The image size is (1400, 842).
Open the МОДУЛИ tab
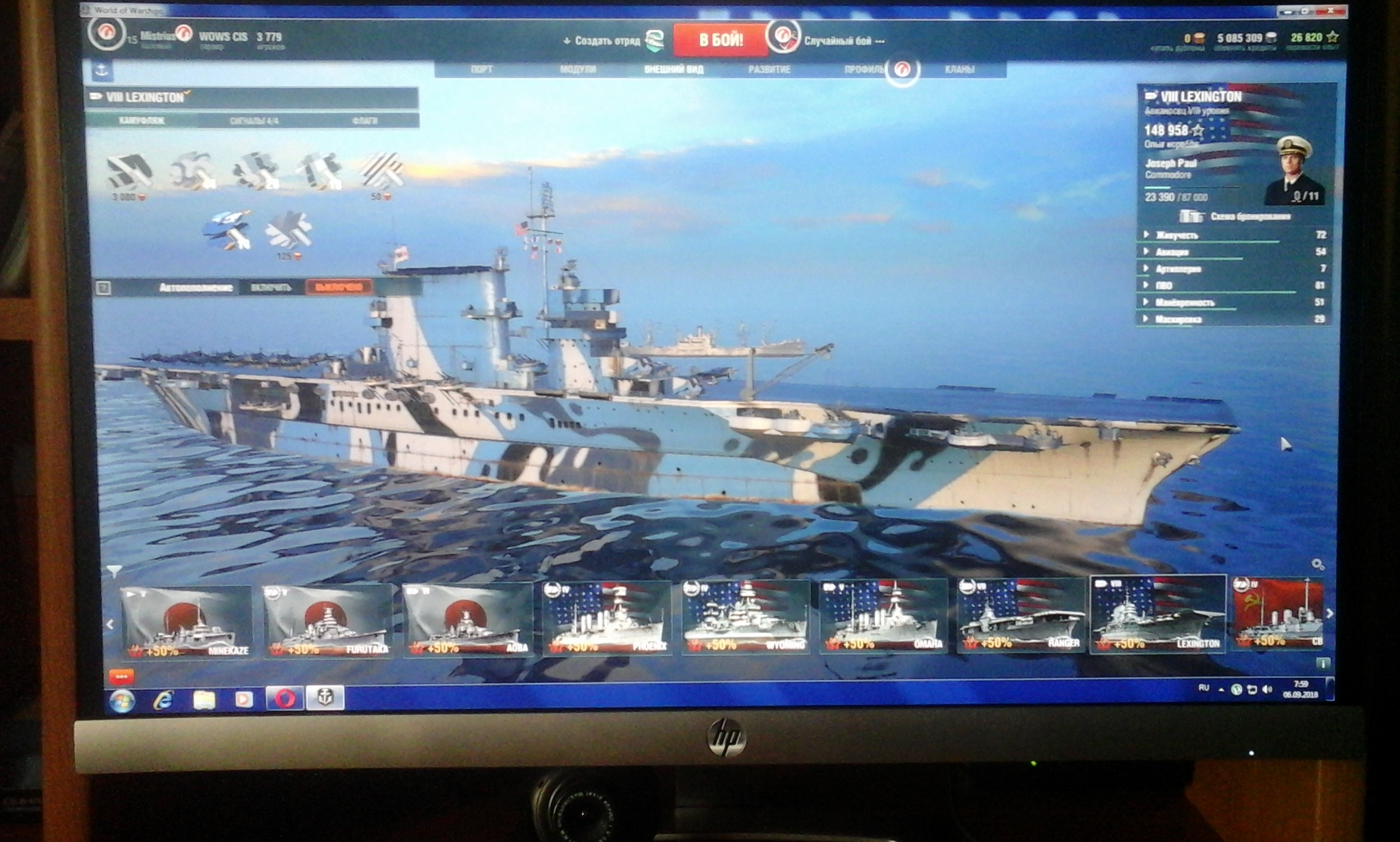click(x=578, y=69)
